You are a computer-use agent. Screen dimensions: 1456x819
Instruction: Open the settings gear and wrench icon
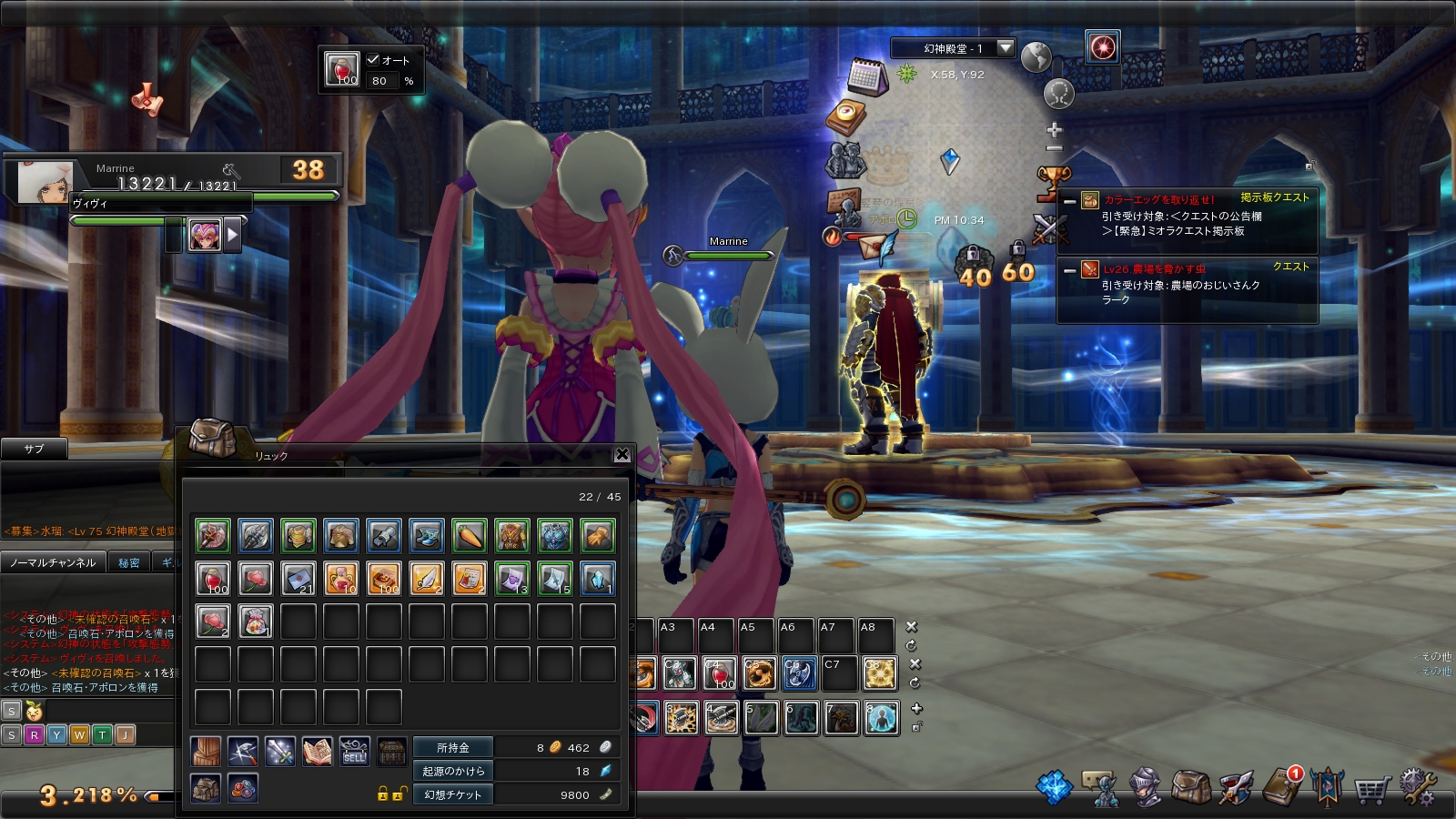[1417, 787]
